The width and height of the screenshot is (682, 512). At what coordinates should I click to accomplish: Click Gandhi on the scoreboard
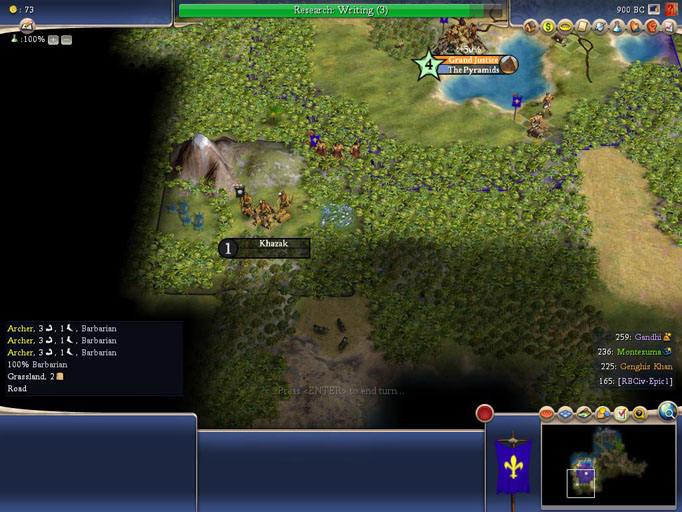[x=652, y=338]
